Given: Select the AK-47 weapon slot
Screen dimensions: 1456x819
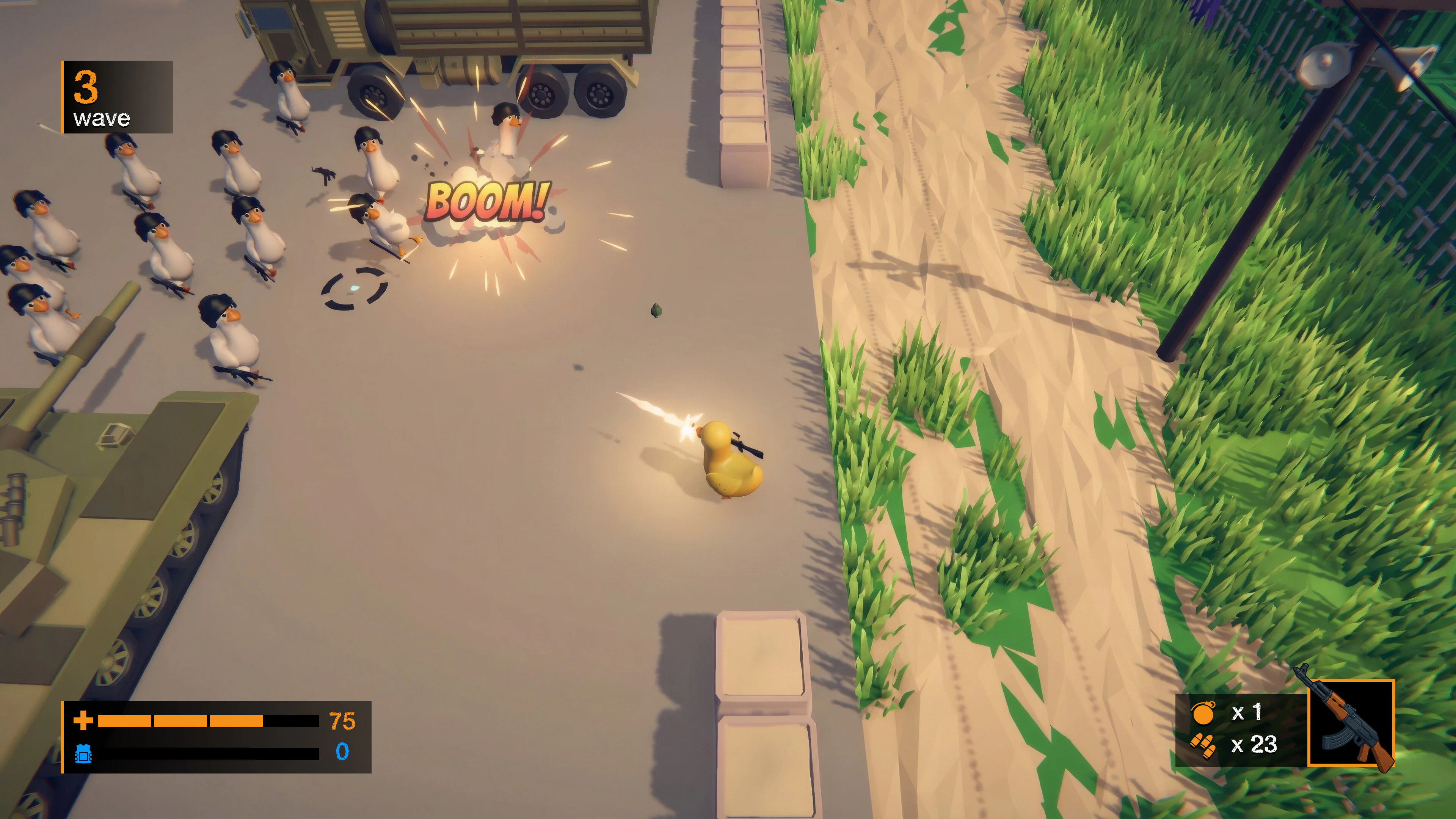Looking at the screenshot, I should pyautogui.click(x=1350, y=723).
